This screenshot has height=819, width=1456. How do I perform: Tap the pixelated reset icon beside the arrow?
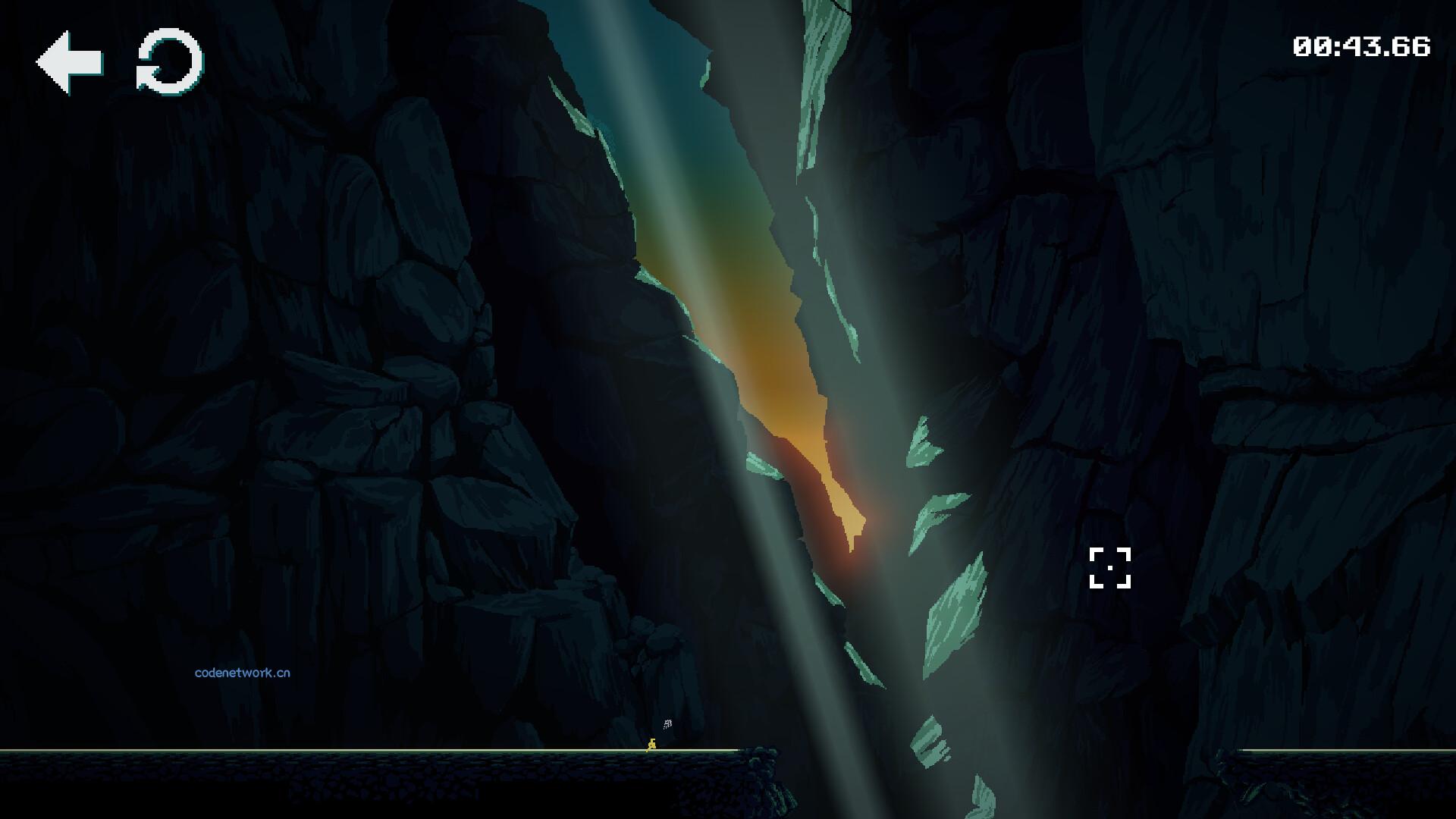point(168,61)
